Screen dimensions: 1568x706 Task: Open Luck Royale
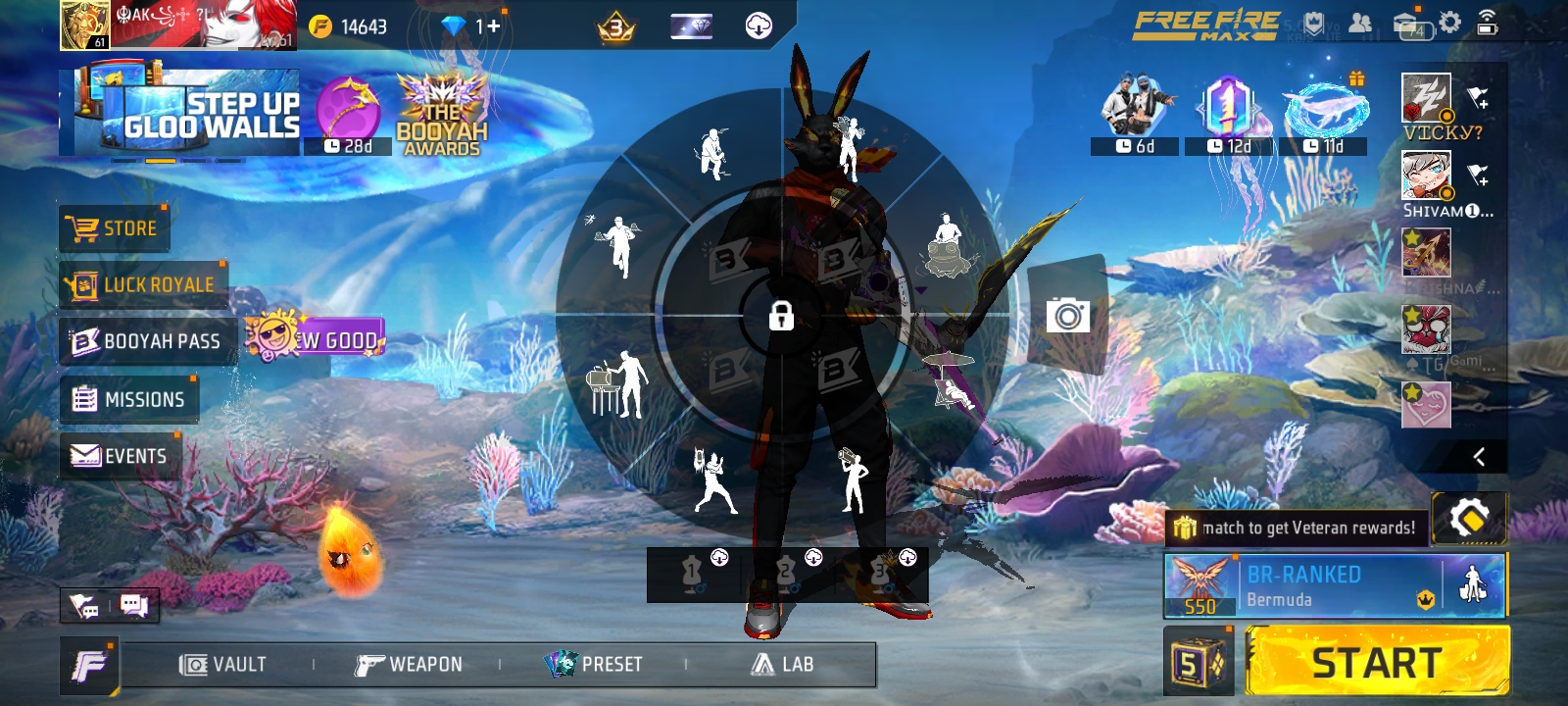pyautogui.click(x=143, y=285)
